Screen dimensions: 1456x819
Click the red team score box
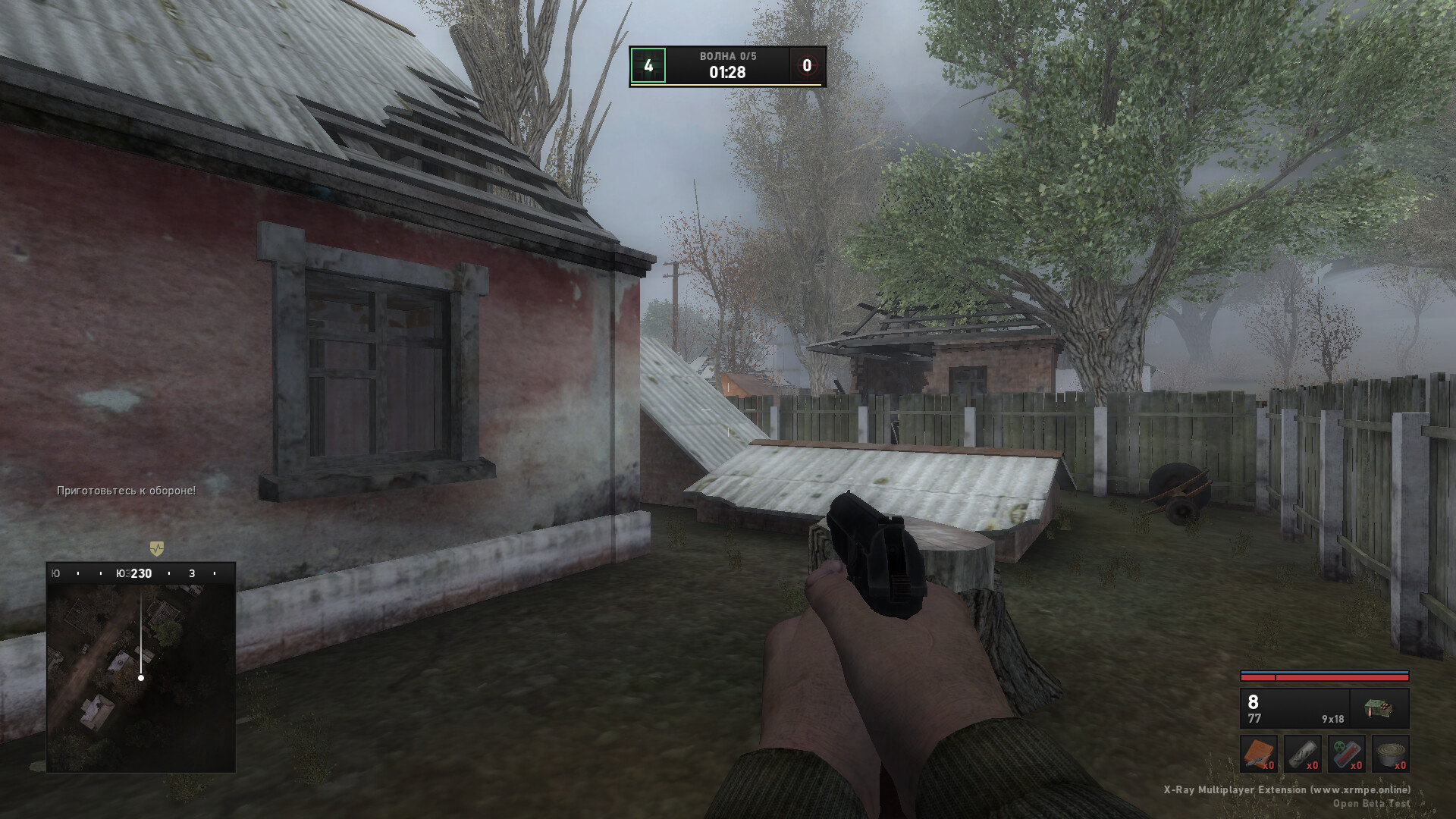click(807, 66)
